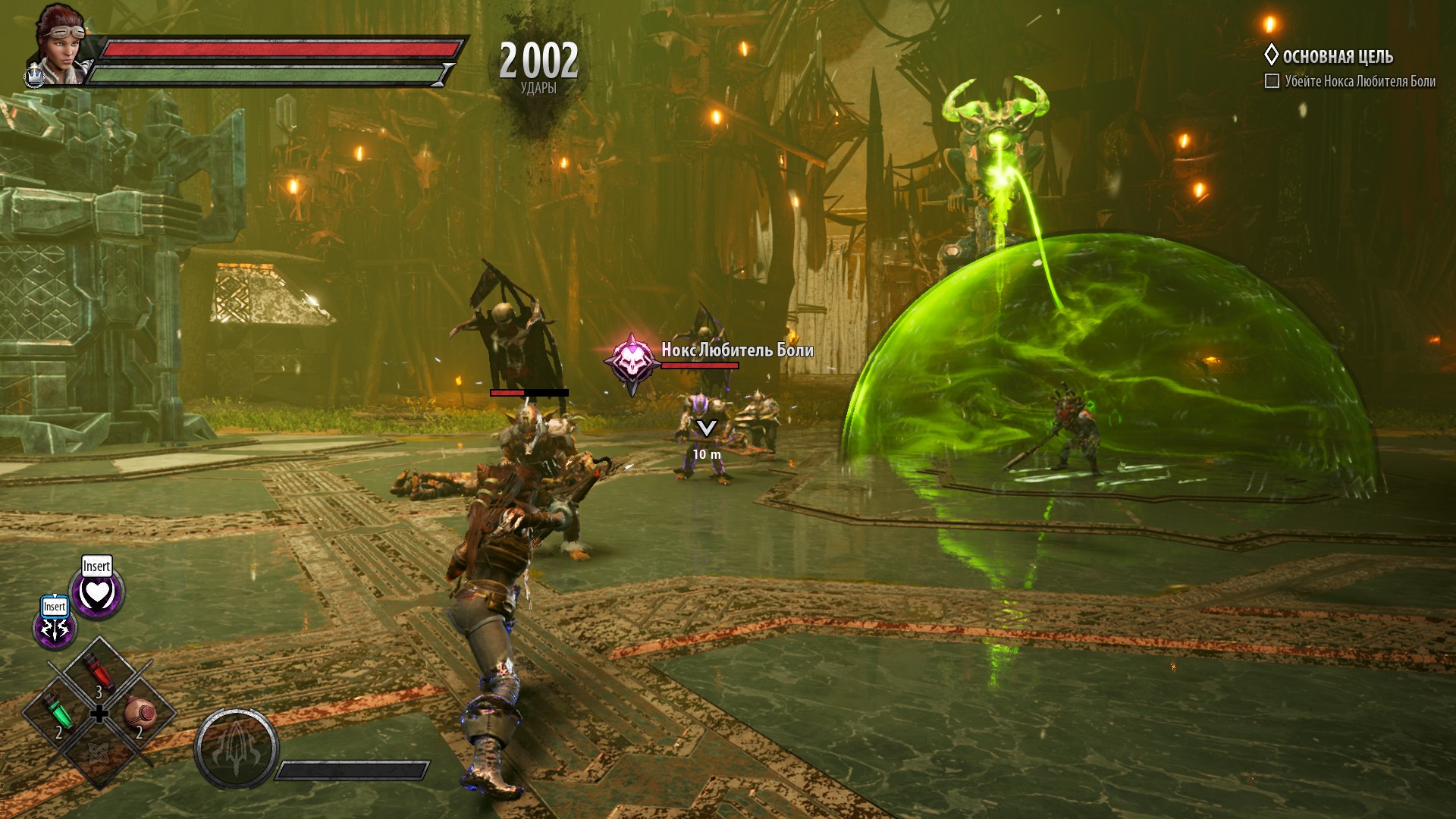Select the round pink bomb flask slot

[140, 713]
